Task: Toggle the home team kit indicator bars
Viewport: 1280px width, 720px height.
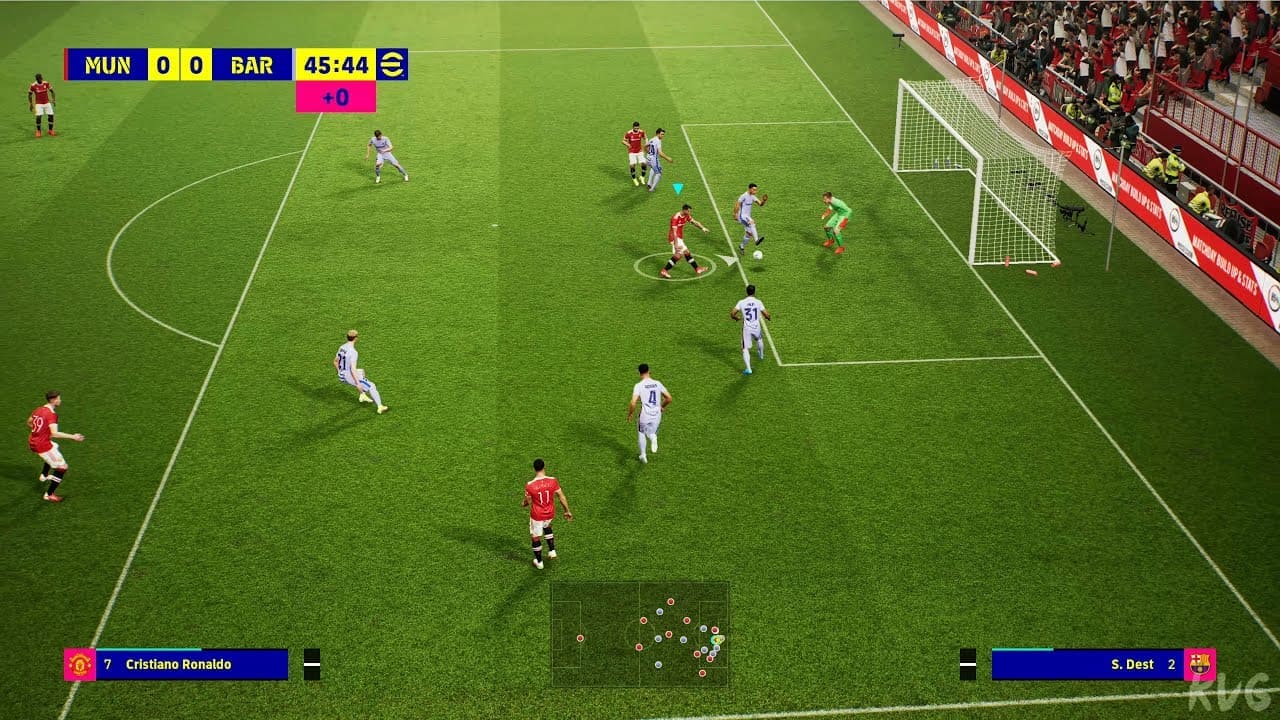Action: [312, 663]
